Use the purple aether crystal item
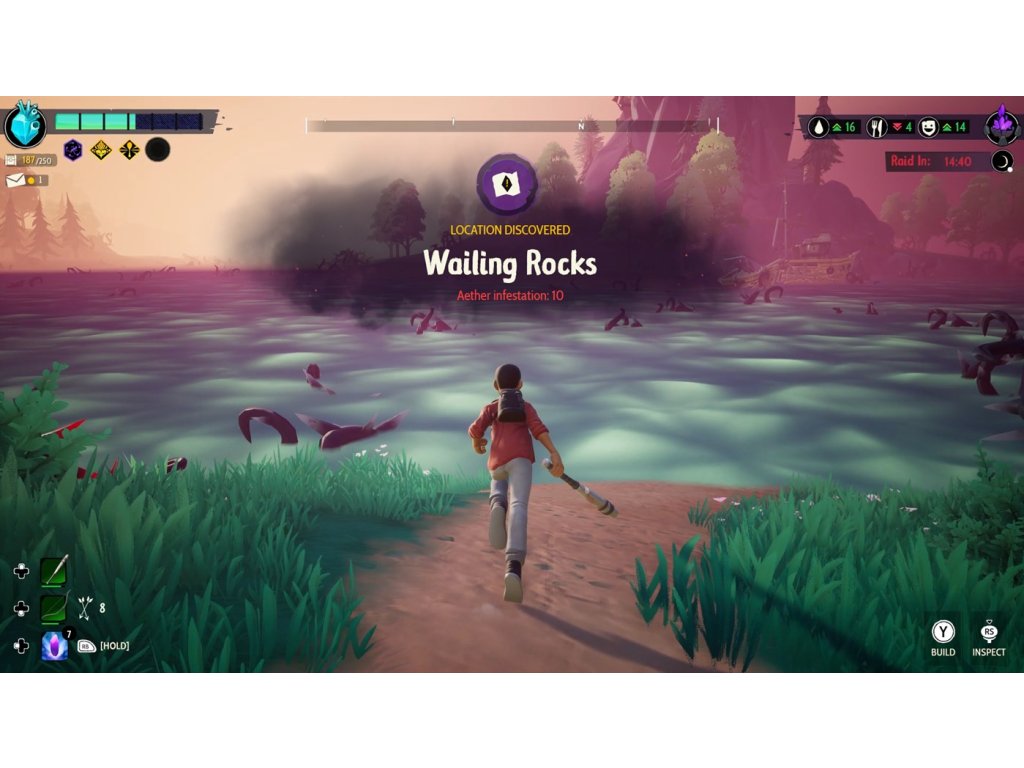1024x768 pixels. pos(53,646)
